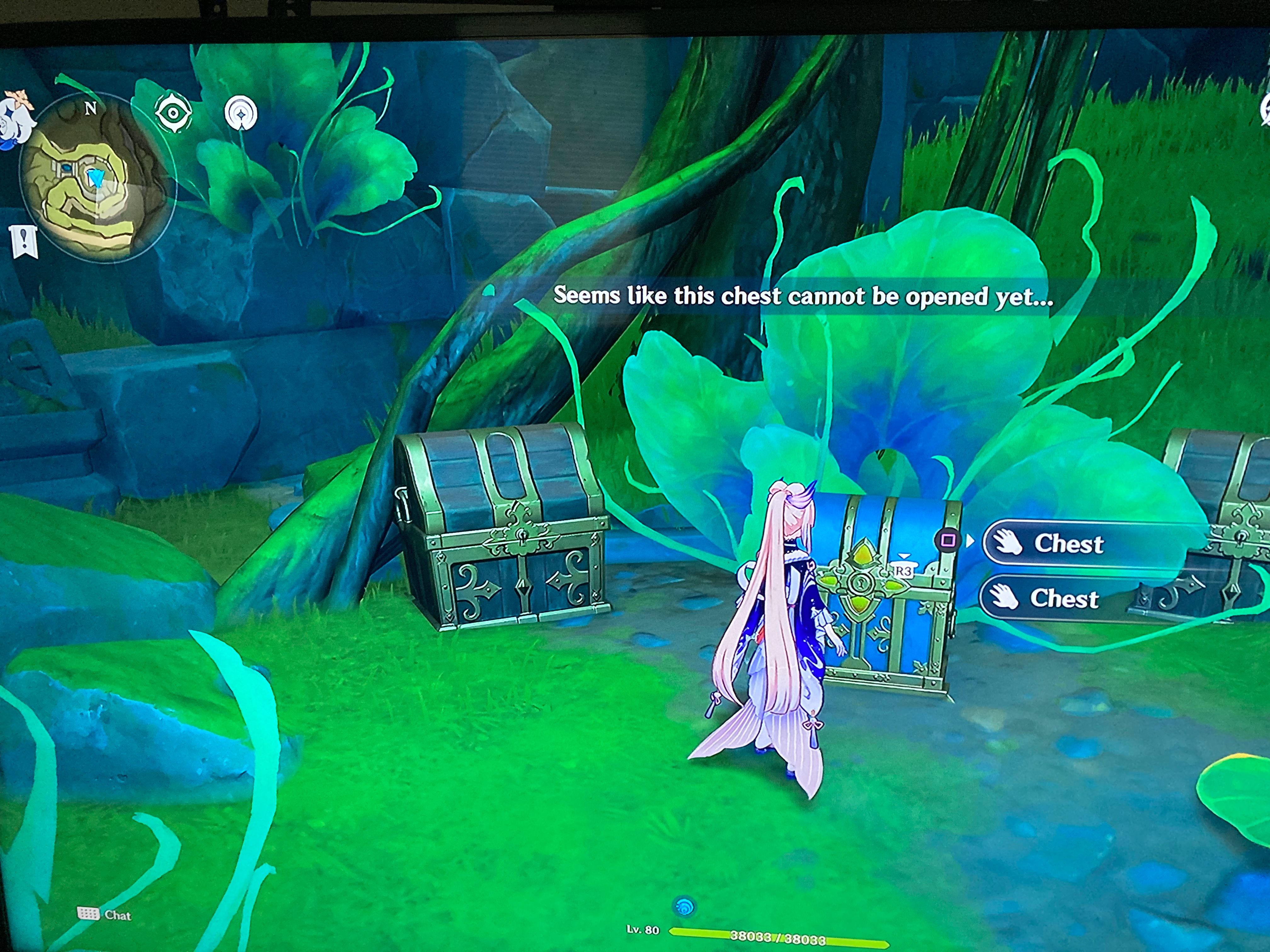This screenshot has height=952, width=1270.
Task: Click the down arrow above the blue luxurious chest
Action: tap(904, 555)
